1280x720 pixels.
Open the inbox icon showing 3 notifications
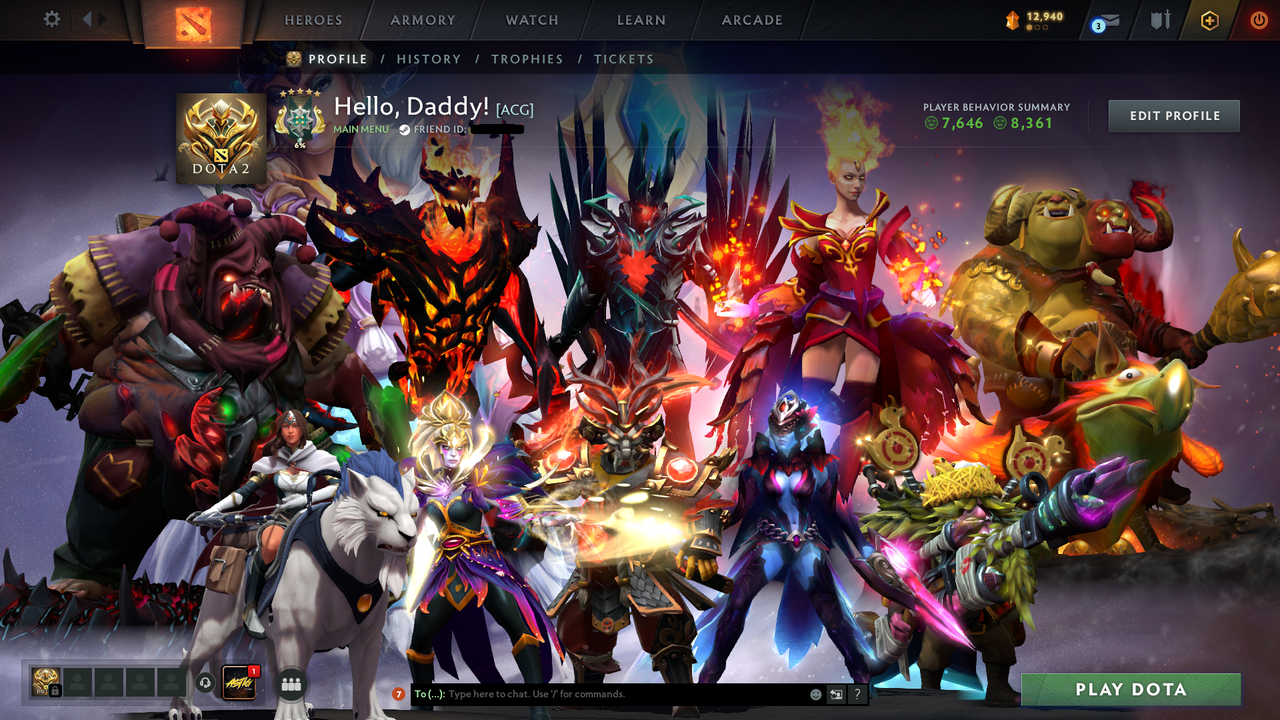1105,20
